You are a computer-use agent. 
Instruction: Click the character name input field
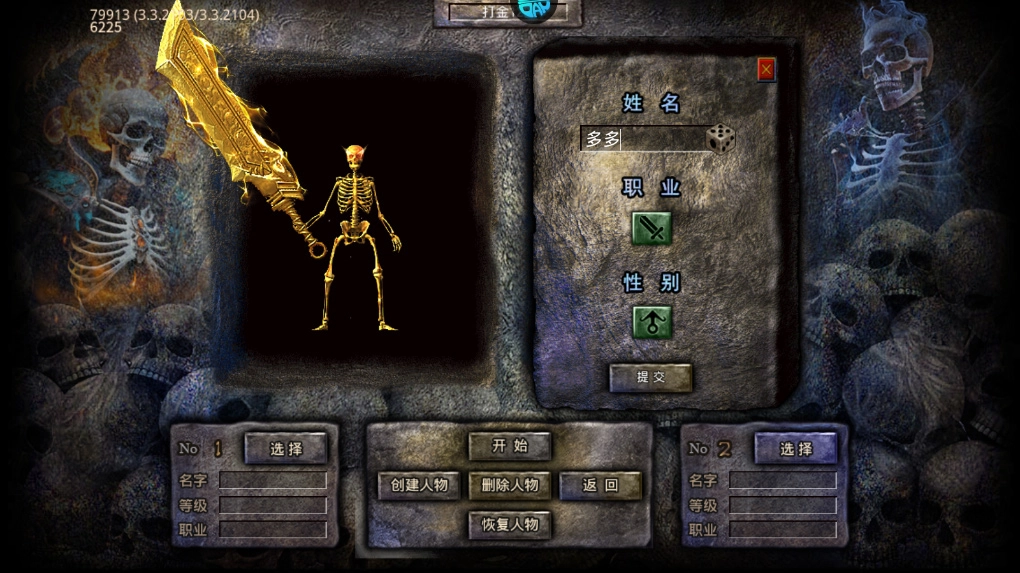pos(643,139)
